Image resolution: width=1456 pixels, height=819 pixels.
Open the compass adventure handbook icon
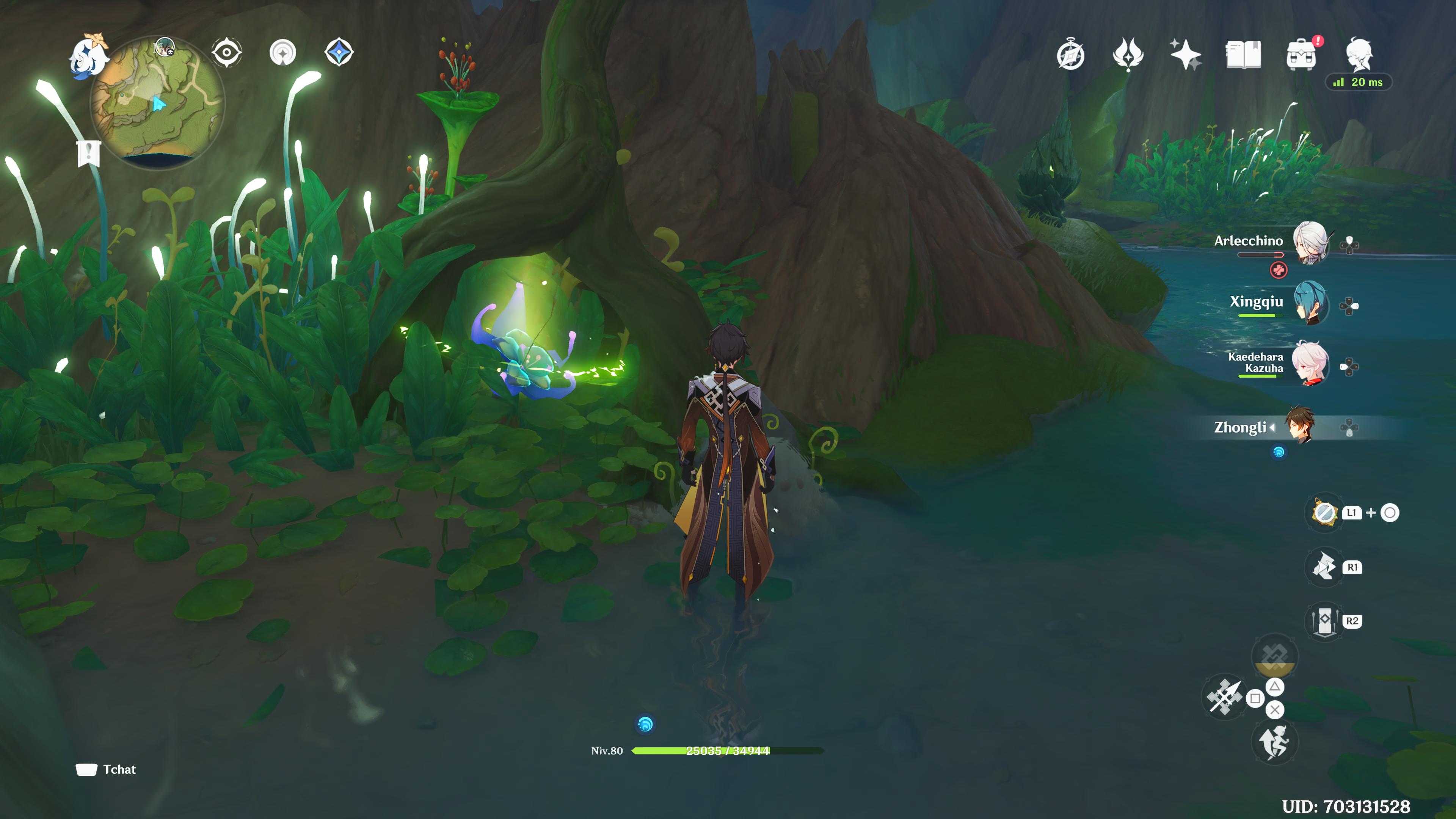pos(1070,55)
